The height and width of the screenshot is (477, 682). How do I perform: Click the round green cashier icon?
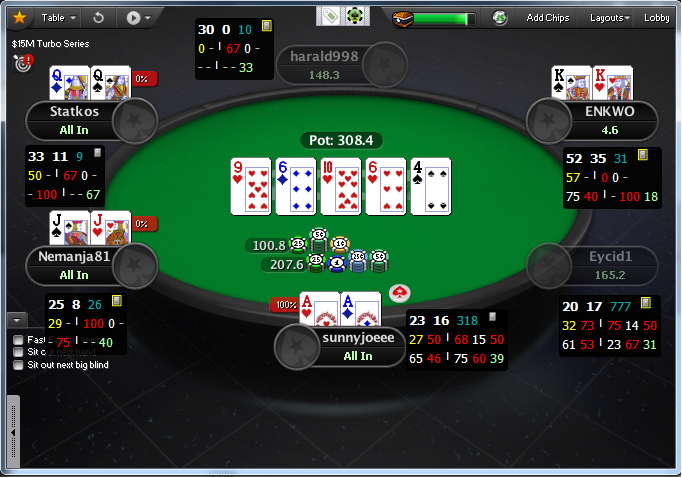[x=499, y=17]
